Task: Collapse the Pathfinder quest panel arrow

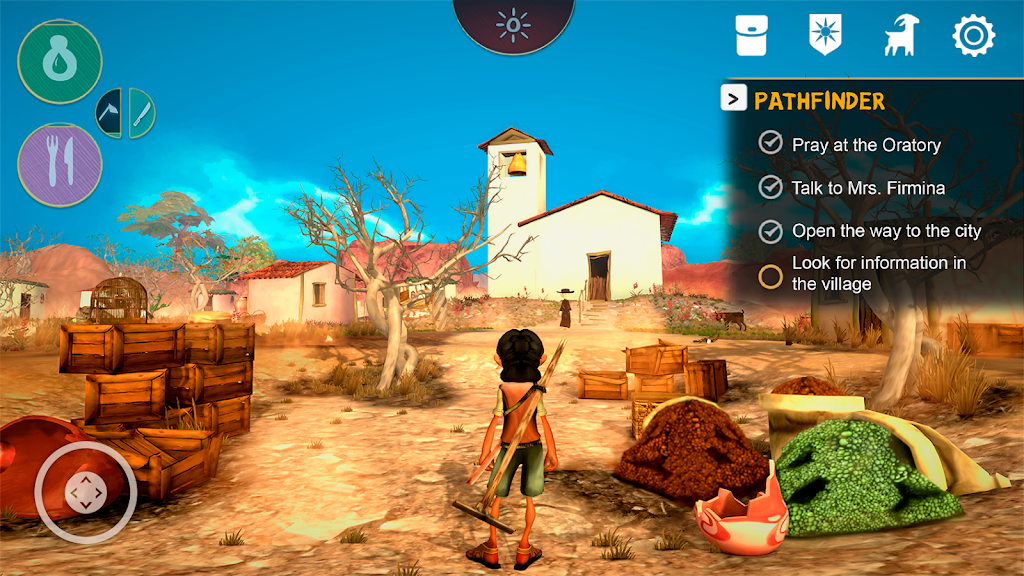Action: [x=733, y=98]
